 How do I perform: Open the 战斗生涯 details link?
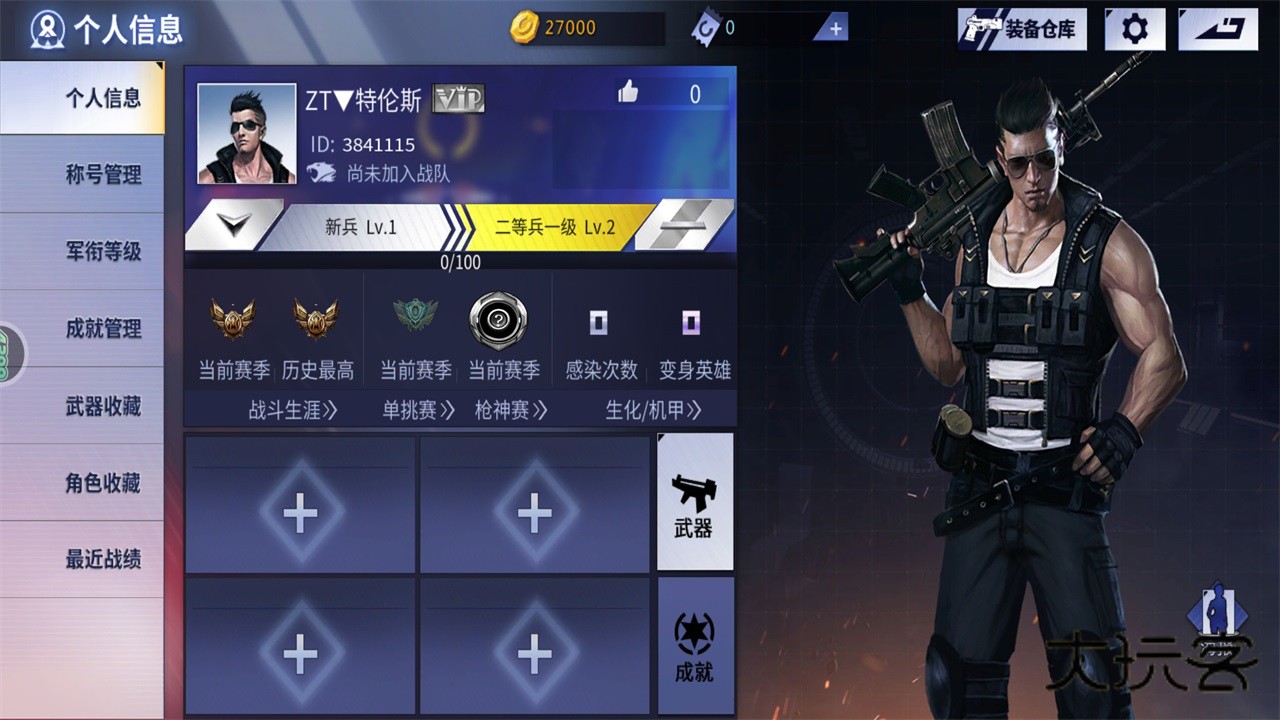pos(293,410)
